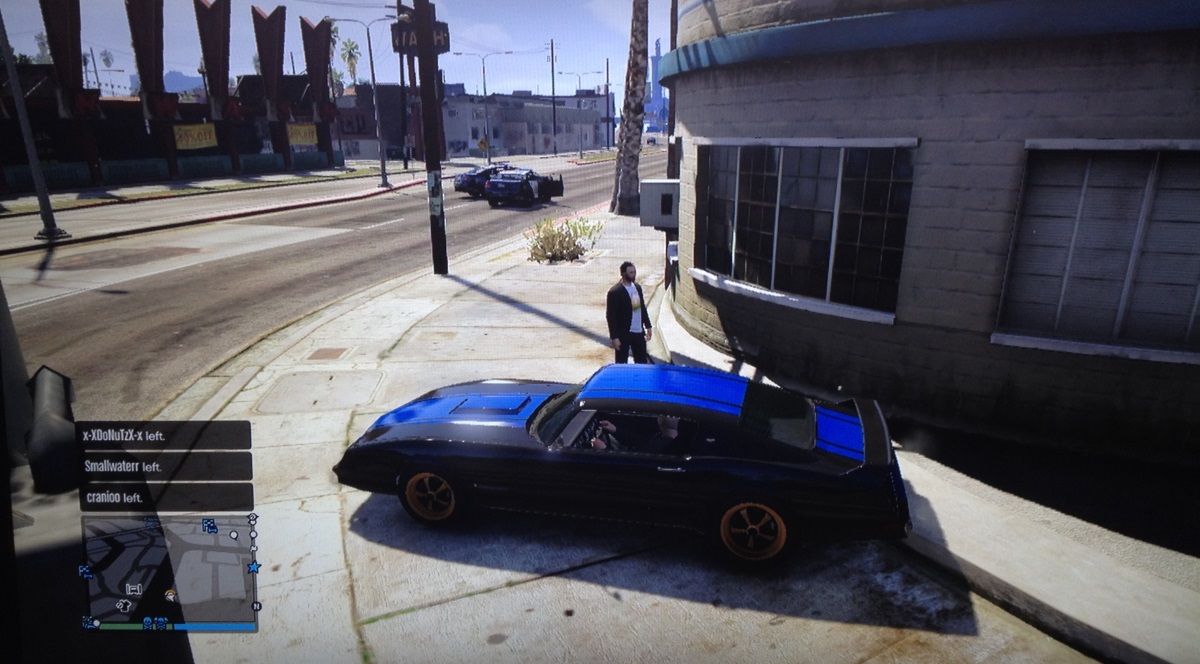Select the cranioo left notification

(164, 497)
